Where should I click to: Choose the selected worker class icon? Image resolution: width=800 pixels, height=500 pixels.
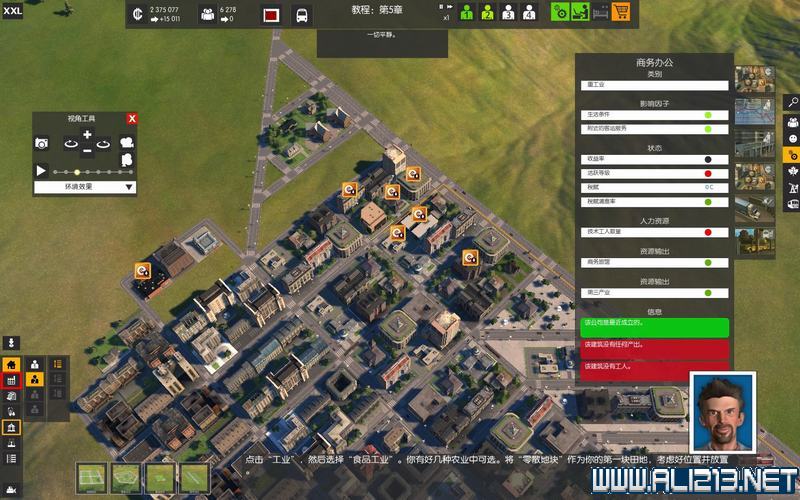click(x=35, y=380)
